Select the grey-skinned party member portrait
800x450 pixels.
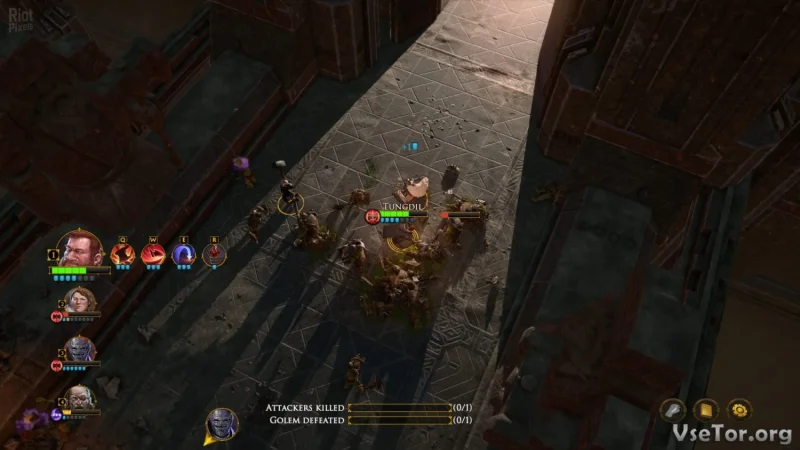tap(79, 350)
